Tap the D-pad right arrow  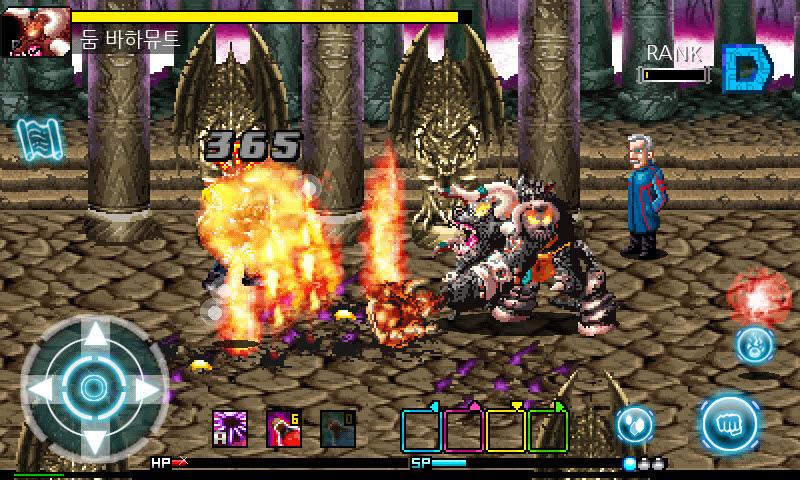(146, 388)
